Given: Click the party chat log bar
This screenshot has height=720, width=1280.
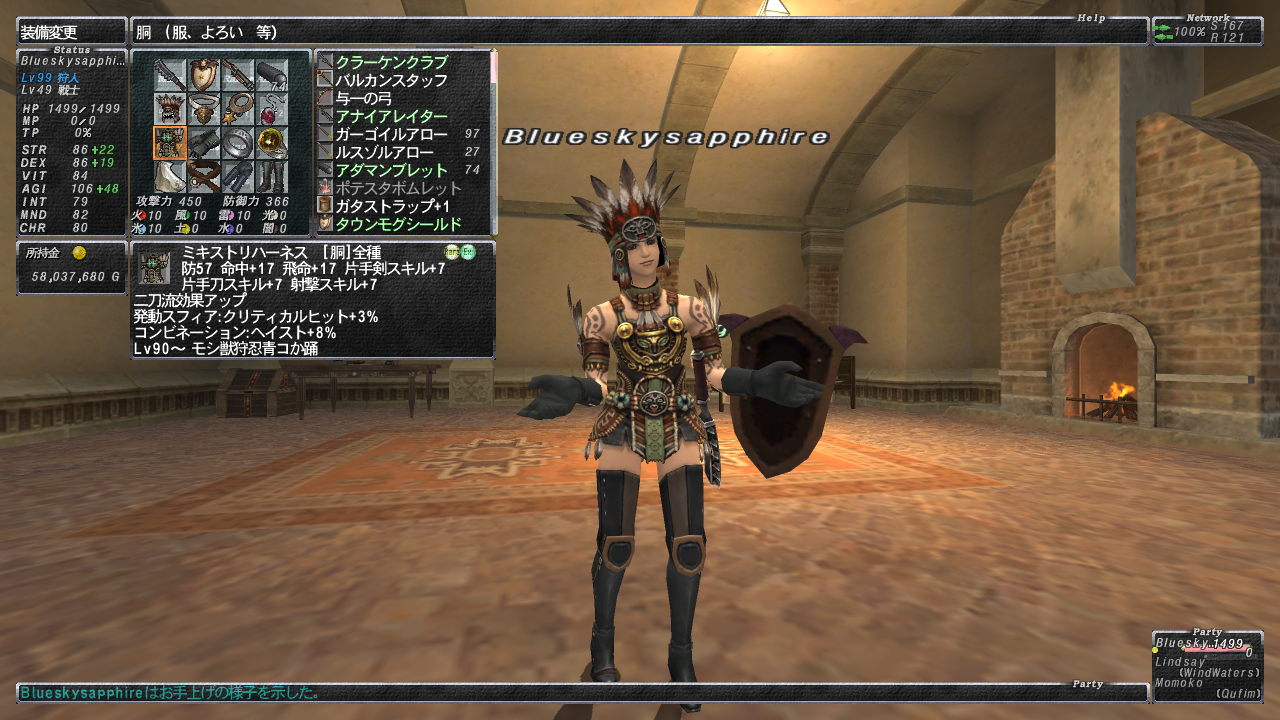Looking at the screenshot, I should [x=582, y=692].
